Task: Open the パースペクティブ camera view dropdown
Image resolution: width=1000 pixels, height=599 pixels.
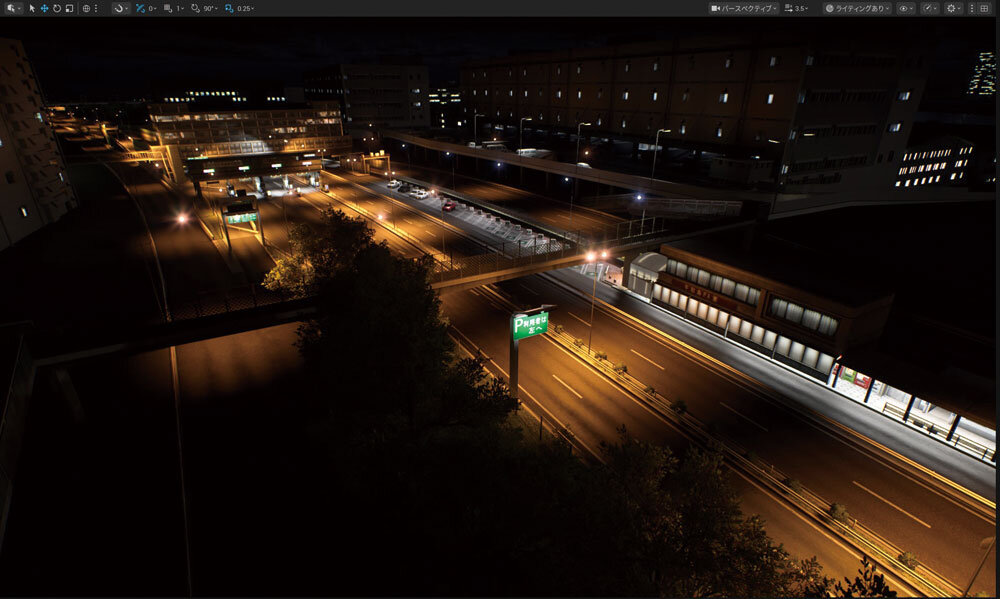Action: point(744,8)
